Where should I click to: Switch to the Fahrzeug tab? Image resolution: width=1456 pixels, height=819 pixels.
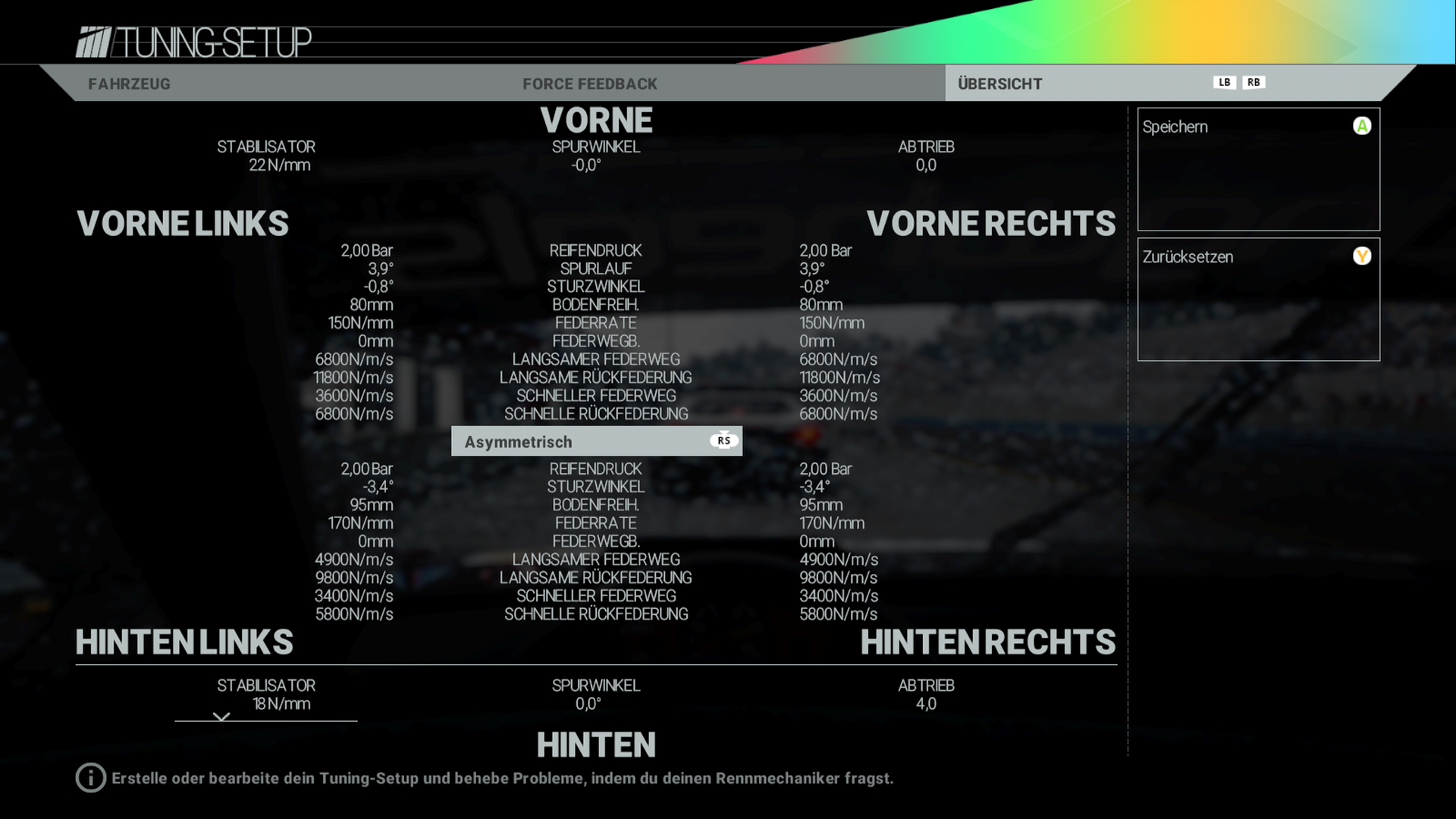[x=129, y=83]
